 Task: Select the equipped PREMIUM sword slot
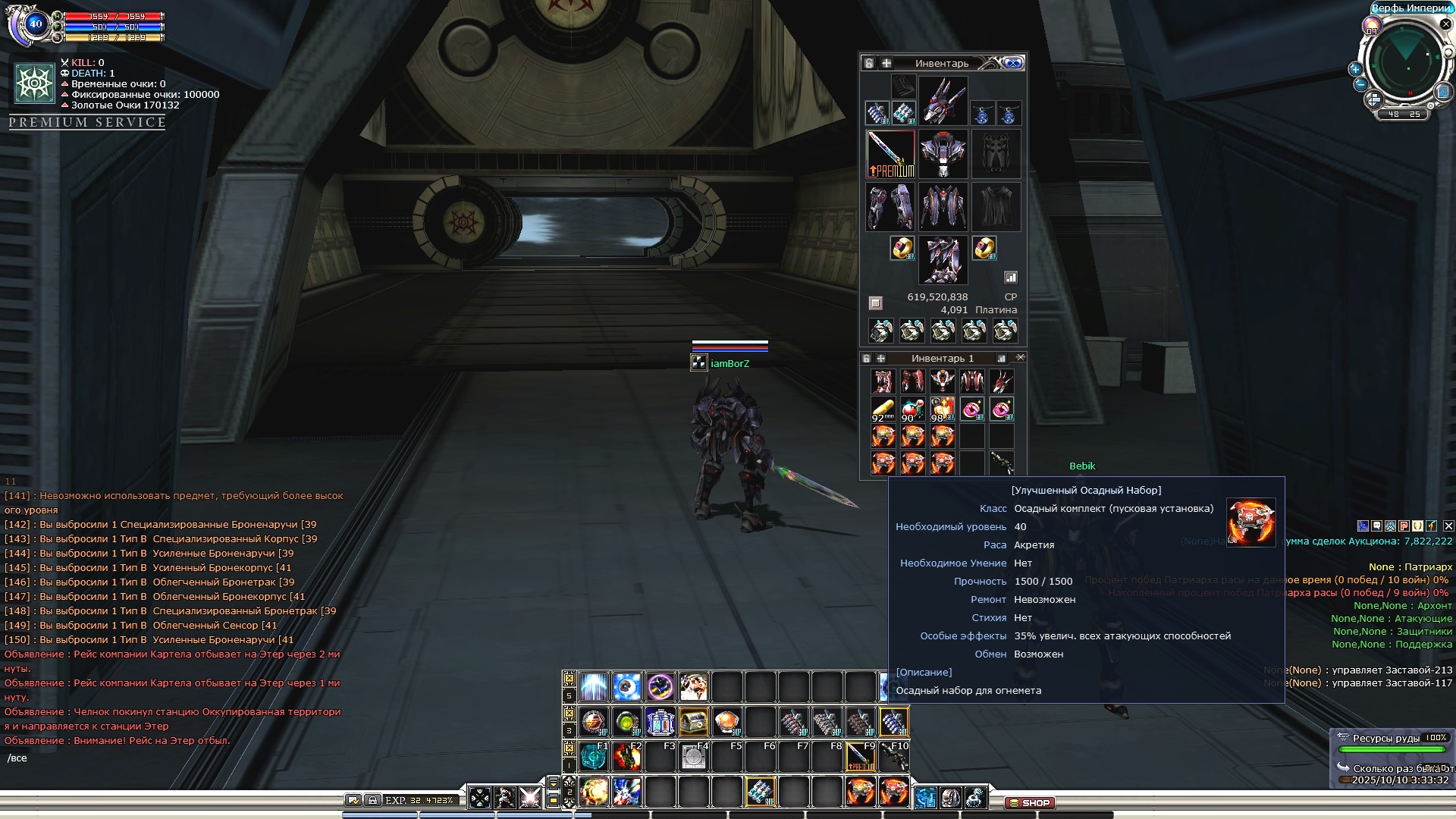pos(891,154)
